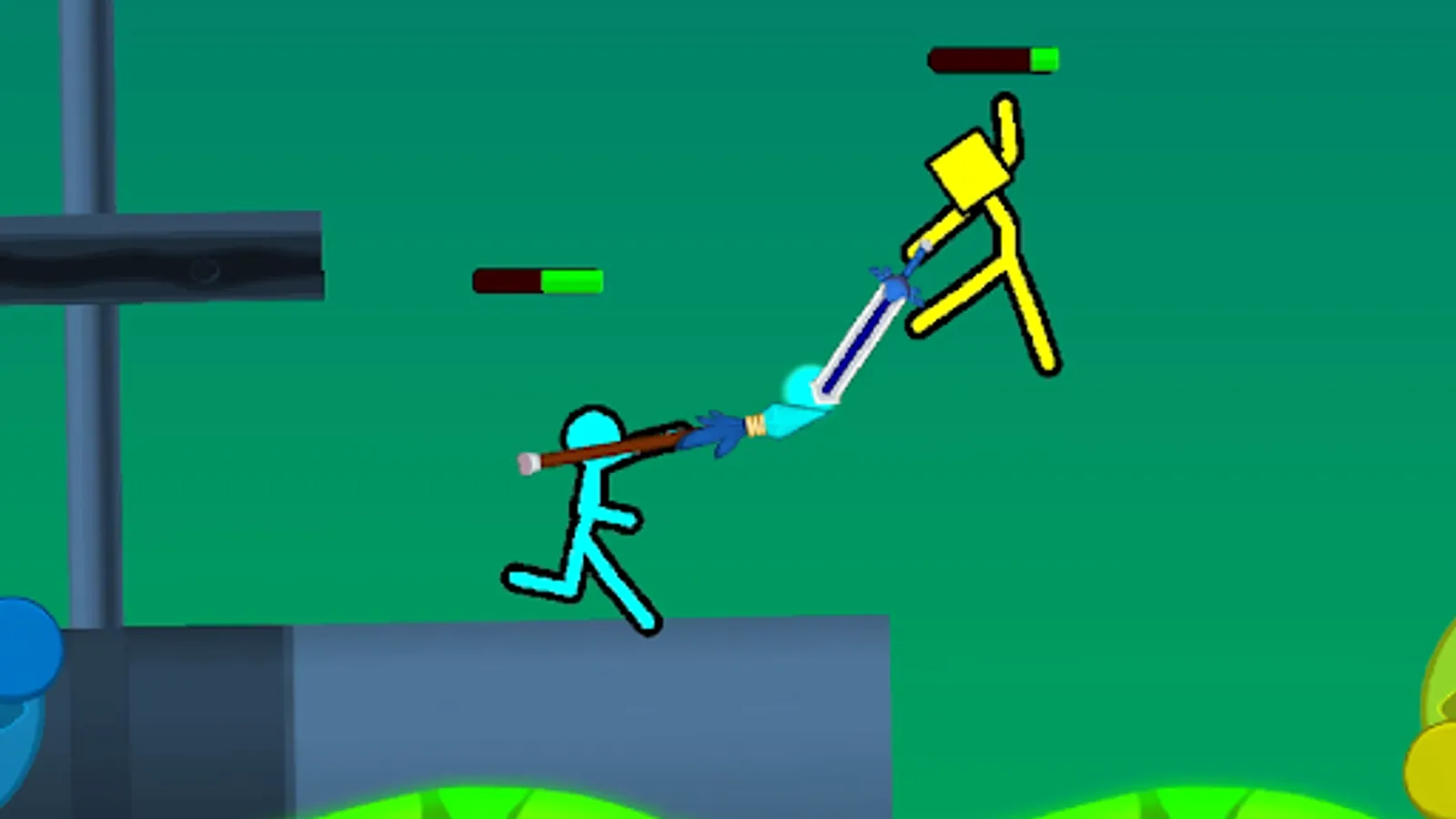Click the green portion of the top health bar
The image size is (1456, 819).
tap(1045, 57)
